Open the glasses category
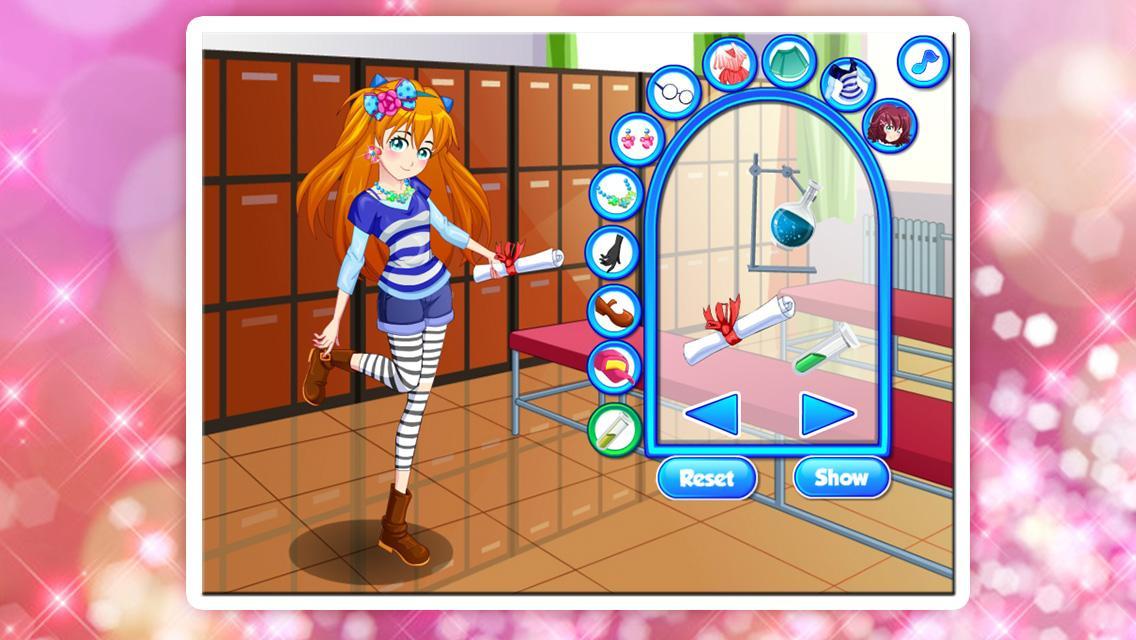Image resolution: width=1136 pixels, height=640 pixels. (674, 91)
